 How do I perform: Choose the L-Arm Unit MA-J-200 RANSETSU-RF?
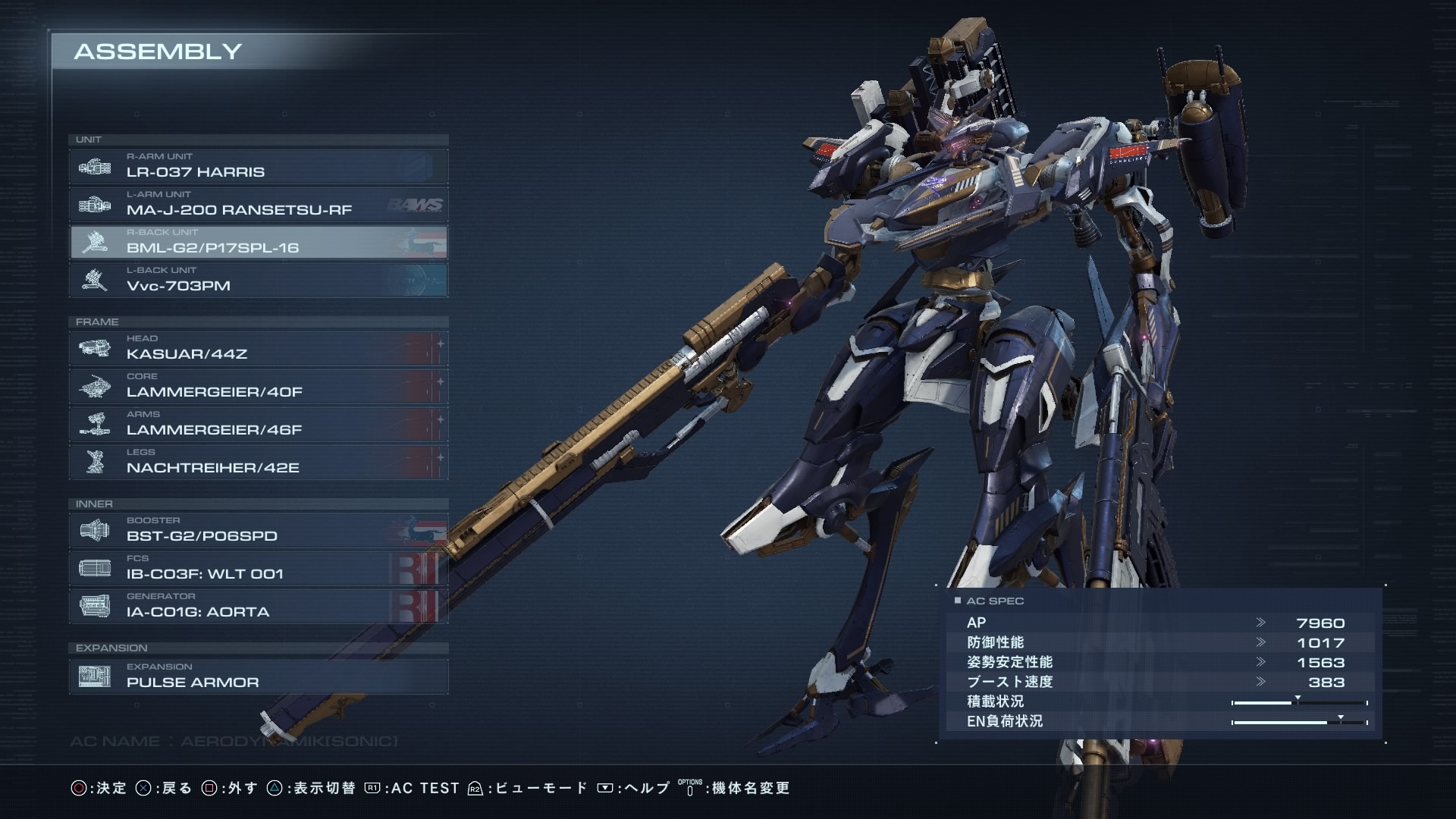(x=258, y=204)
